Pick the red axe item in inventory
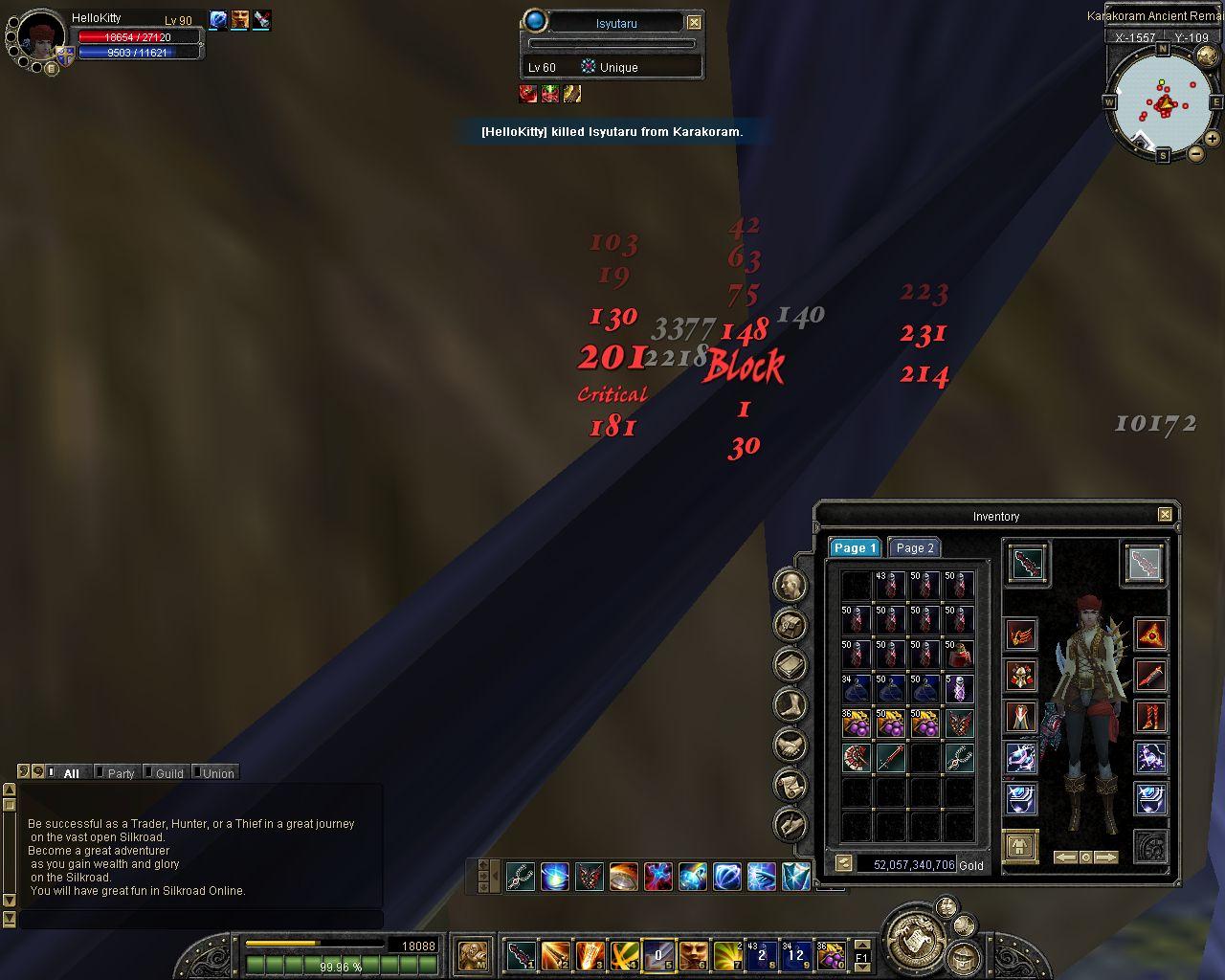 pos(855,758)
